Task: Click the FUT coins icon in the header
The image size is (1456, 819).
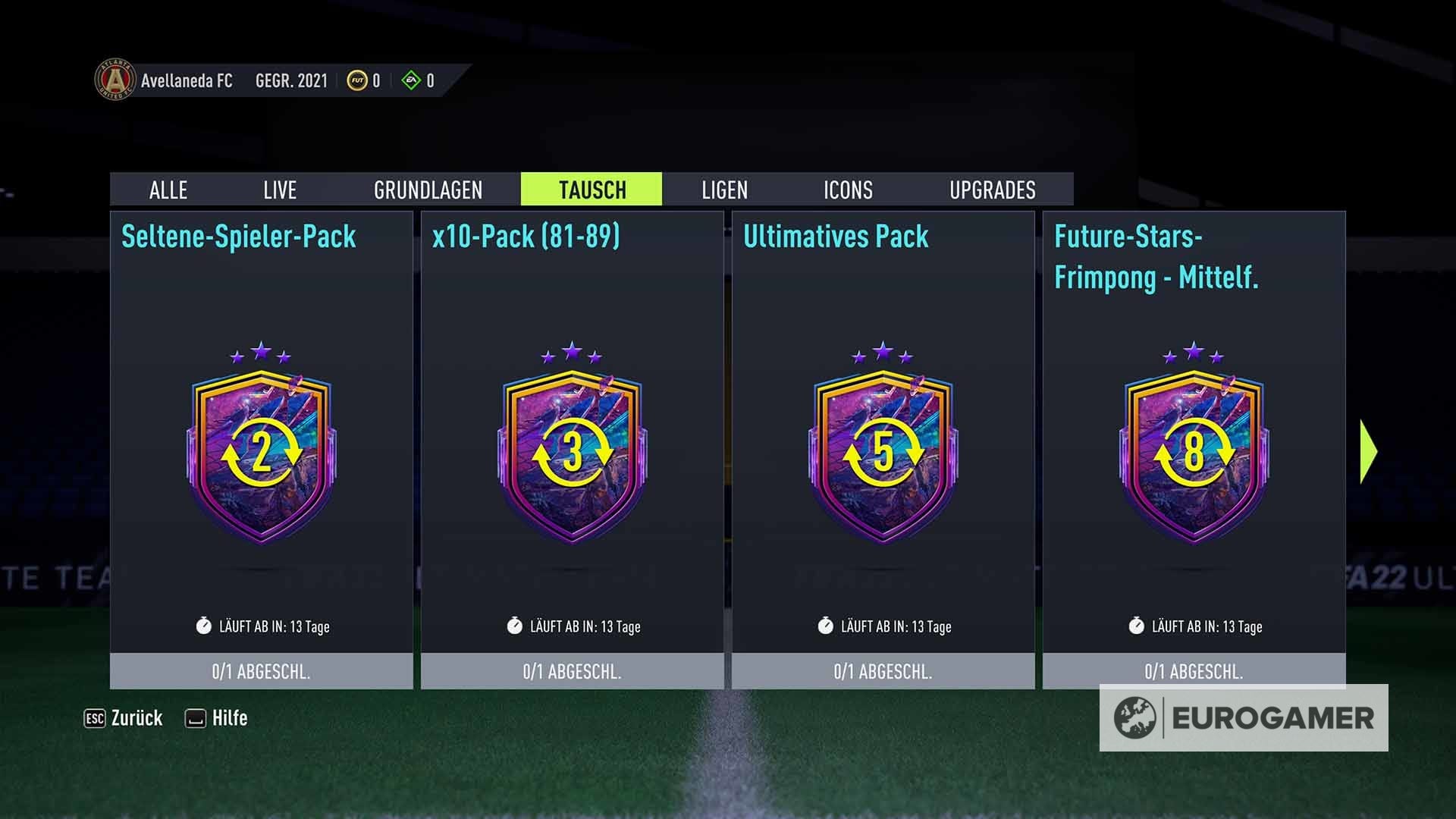Action: [357, 80]
